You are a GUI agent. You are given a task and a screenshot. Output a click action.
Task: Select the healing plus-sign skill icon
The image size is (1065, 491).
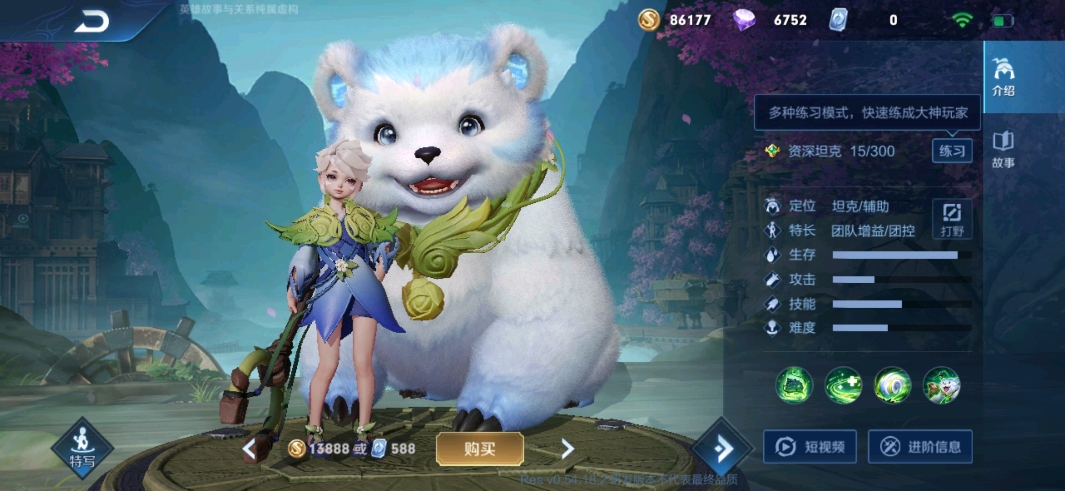[843, 385]
